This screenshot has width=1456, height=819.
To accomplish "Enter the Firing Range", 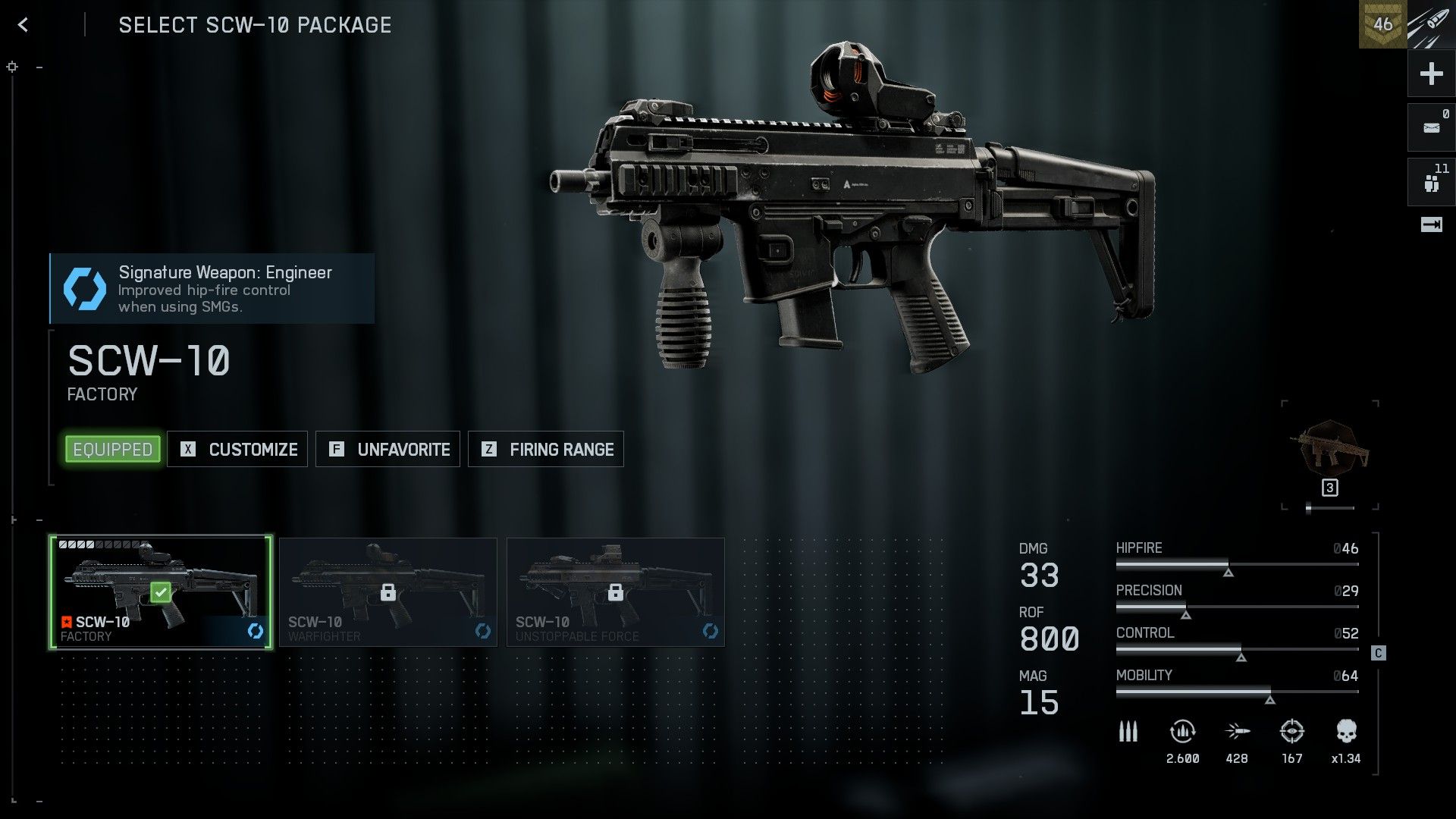I will (x=546, y=450).
